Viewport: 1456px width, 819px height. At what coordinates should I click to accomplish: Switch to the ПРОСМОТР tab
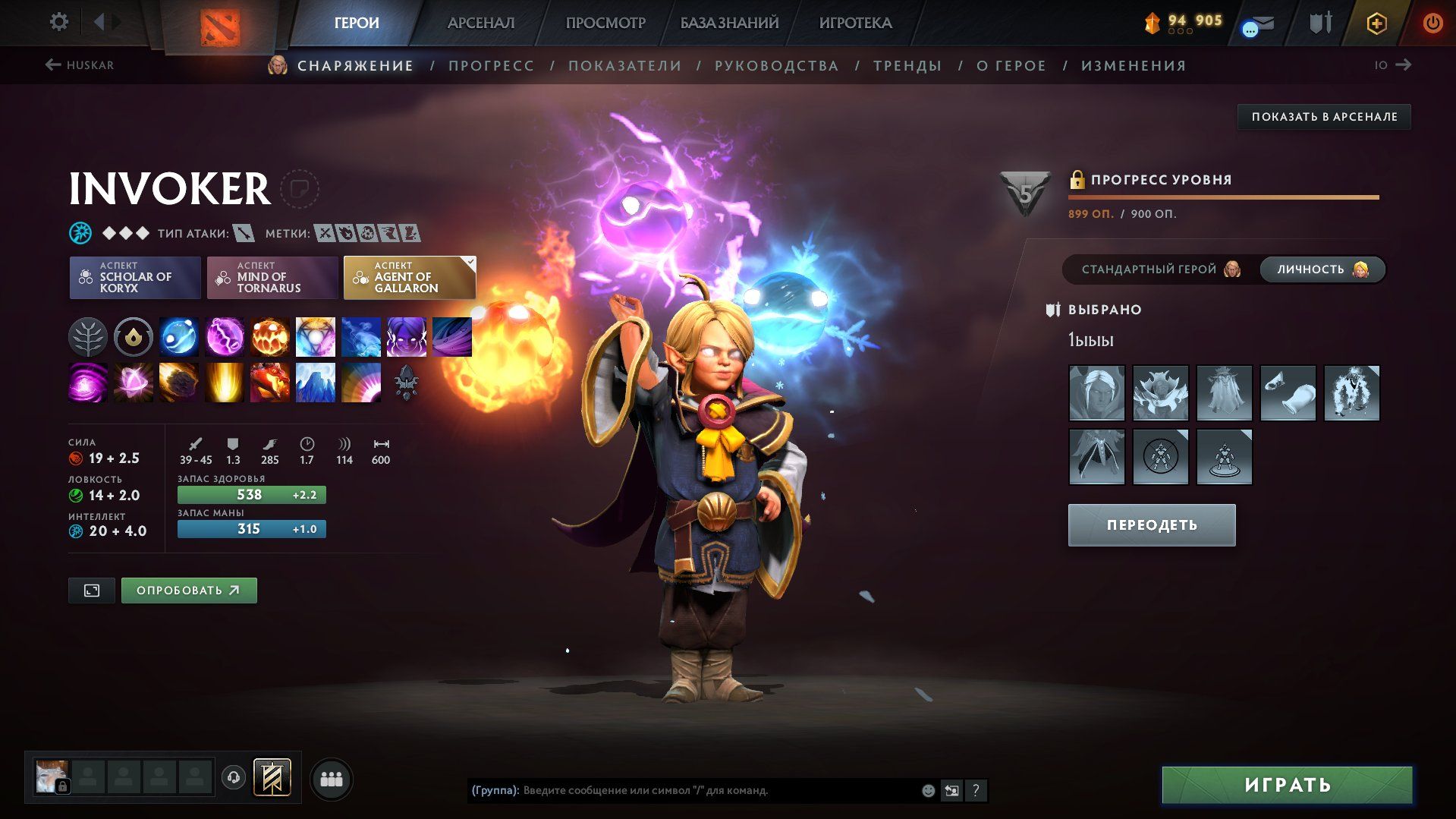(605, 23)
